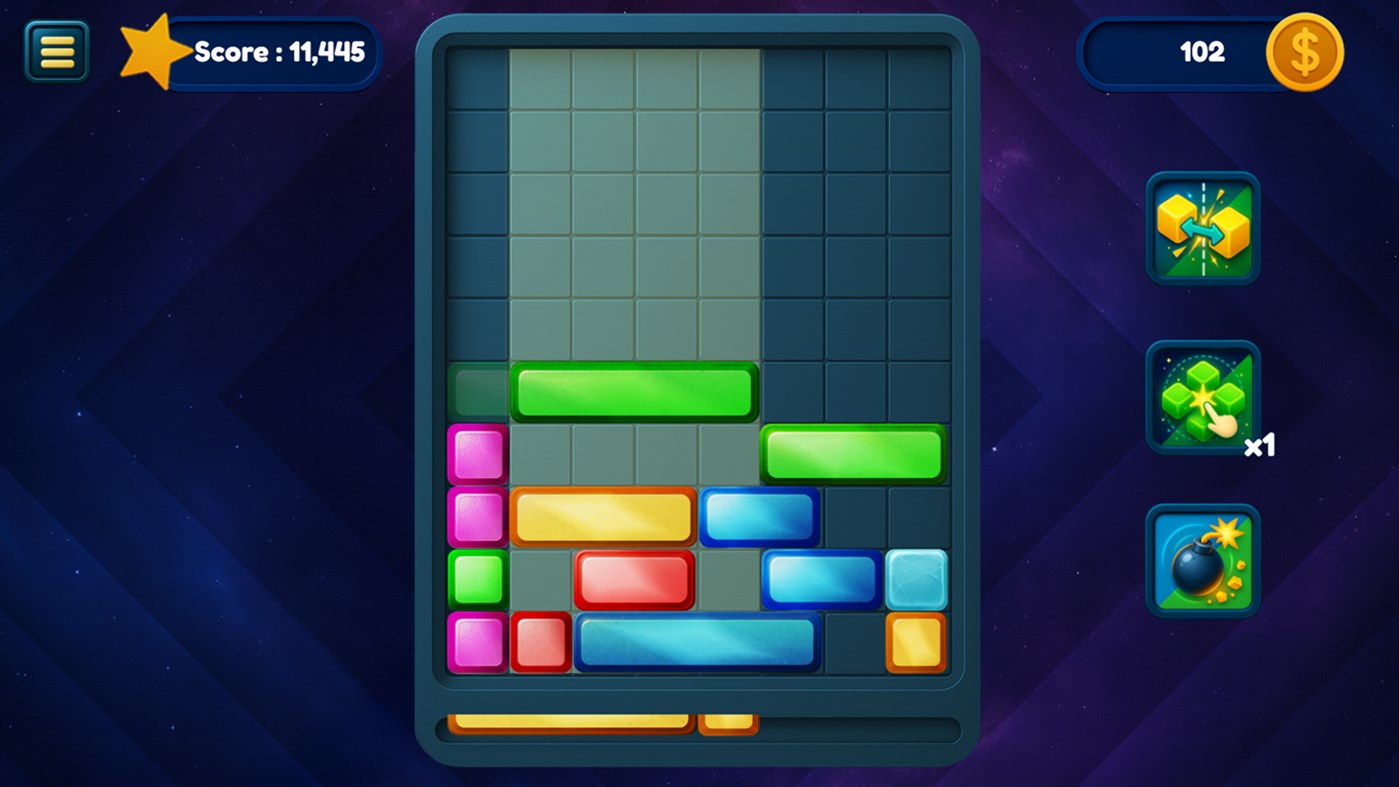Pick the red rectangular block
The width and height of the screenshot is (1399, 787).
(x=634, y=579)
